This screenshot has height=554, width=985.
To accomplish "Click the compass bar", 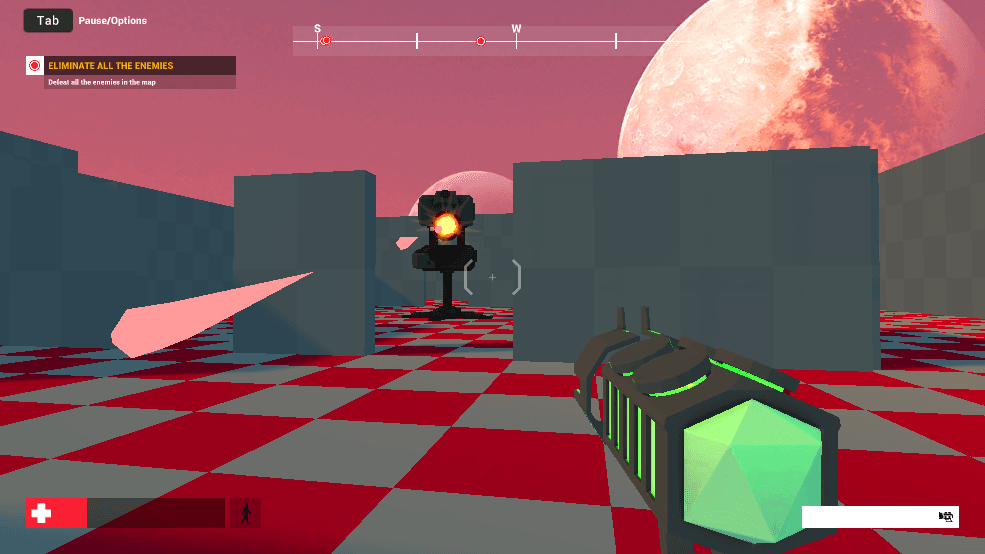I will [x=480, y=41].
